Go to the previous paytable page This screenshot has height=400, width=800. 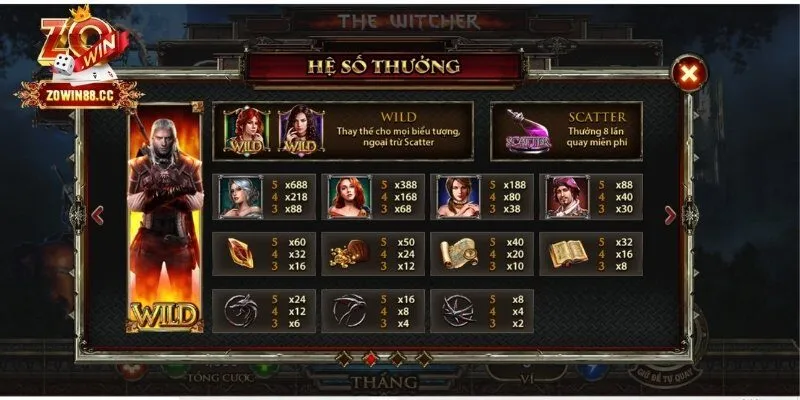point(98,213)
